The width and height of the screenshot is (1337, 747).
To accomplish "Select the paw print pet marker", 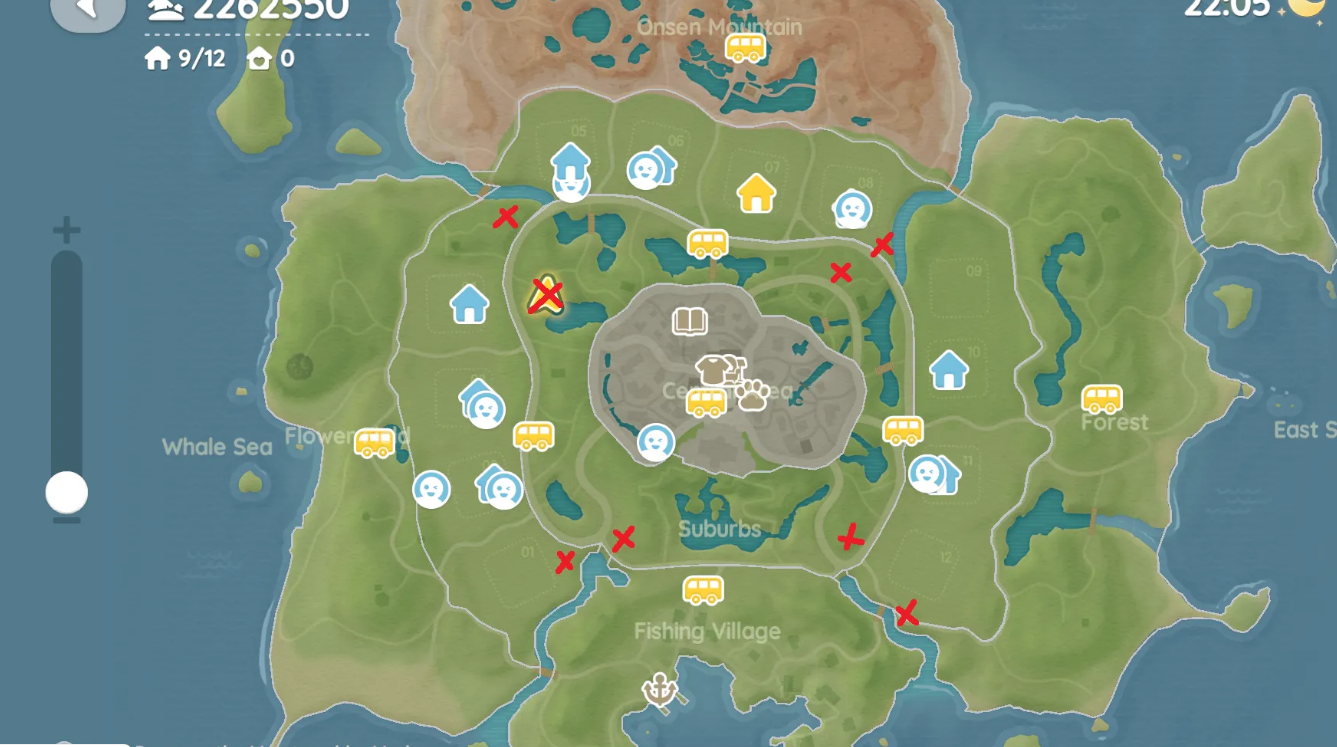I will click(x=752, y=395).
